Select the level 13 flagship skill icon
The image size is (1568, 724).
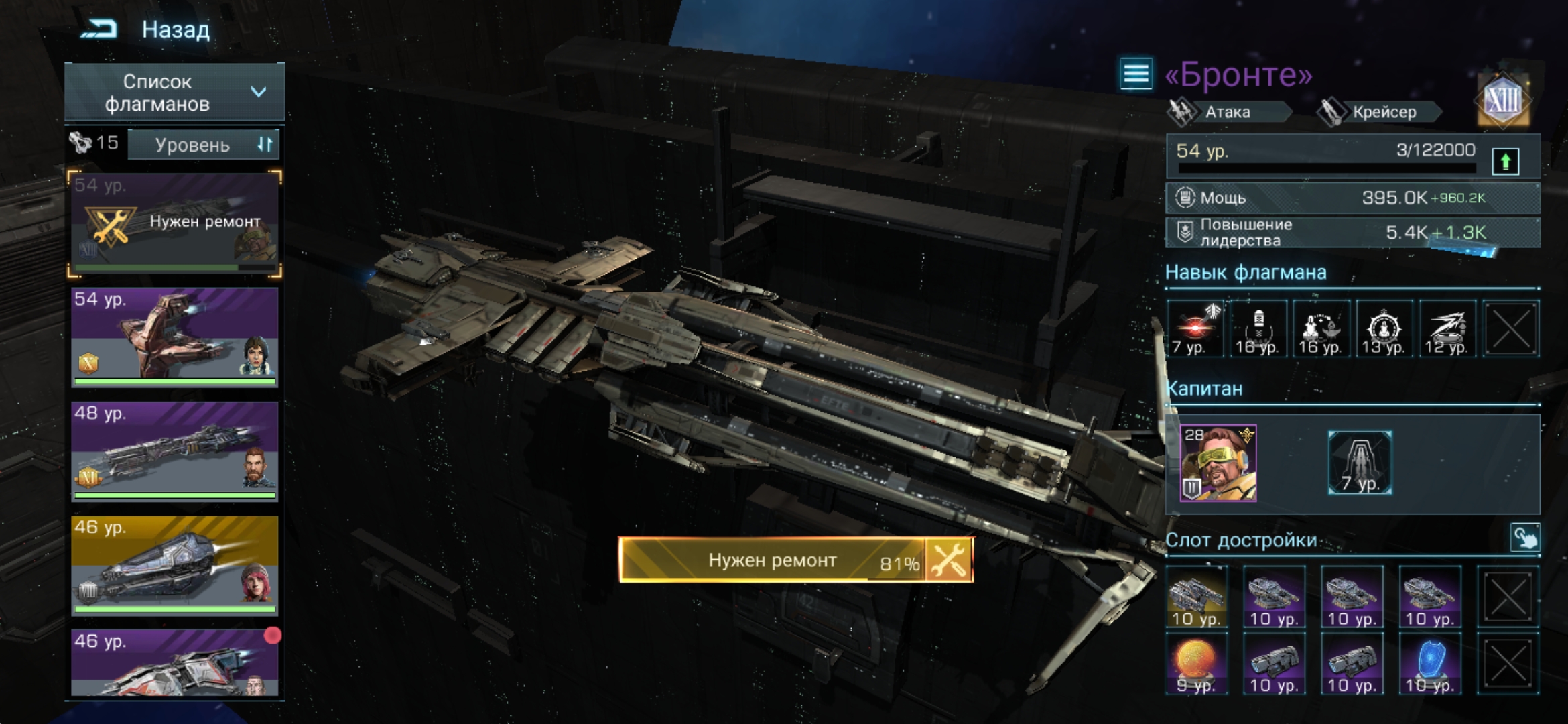click(1384, 328)
